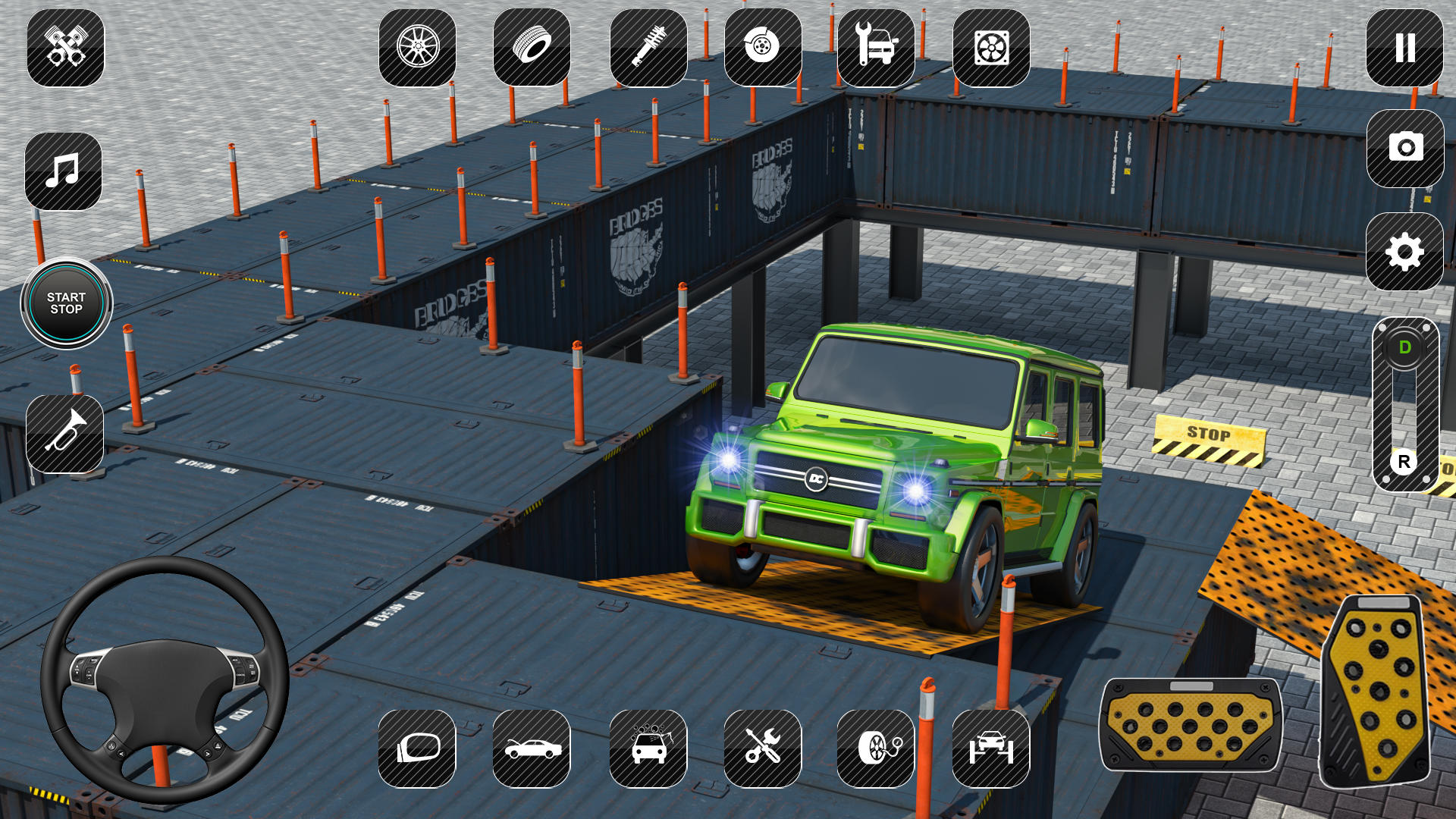Step on the tall gas pedal
The image size is (1456, 819).
(x=1377, y=690)
